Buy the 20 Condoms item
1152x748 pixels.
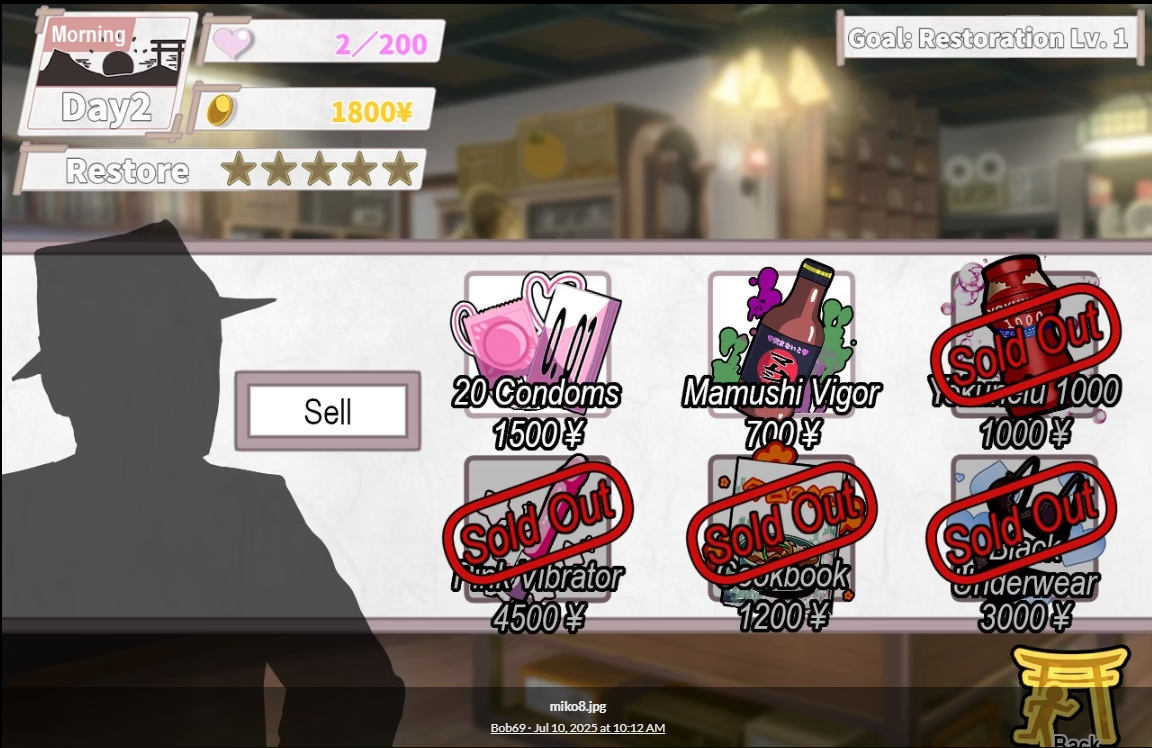coord(537,345)
